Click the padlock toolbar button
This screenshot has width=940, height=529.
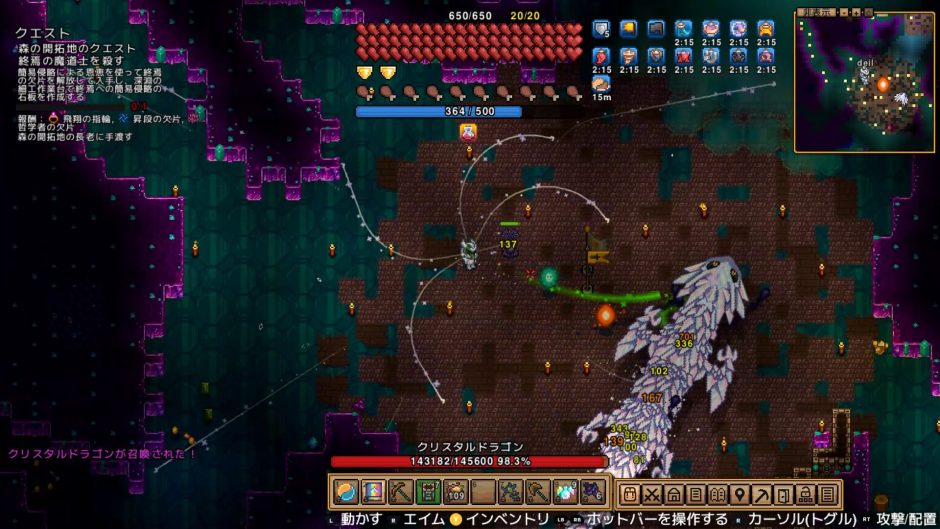pos(806,494)
